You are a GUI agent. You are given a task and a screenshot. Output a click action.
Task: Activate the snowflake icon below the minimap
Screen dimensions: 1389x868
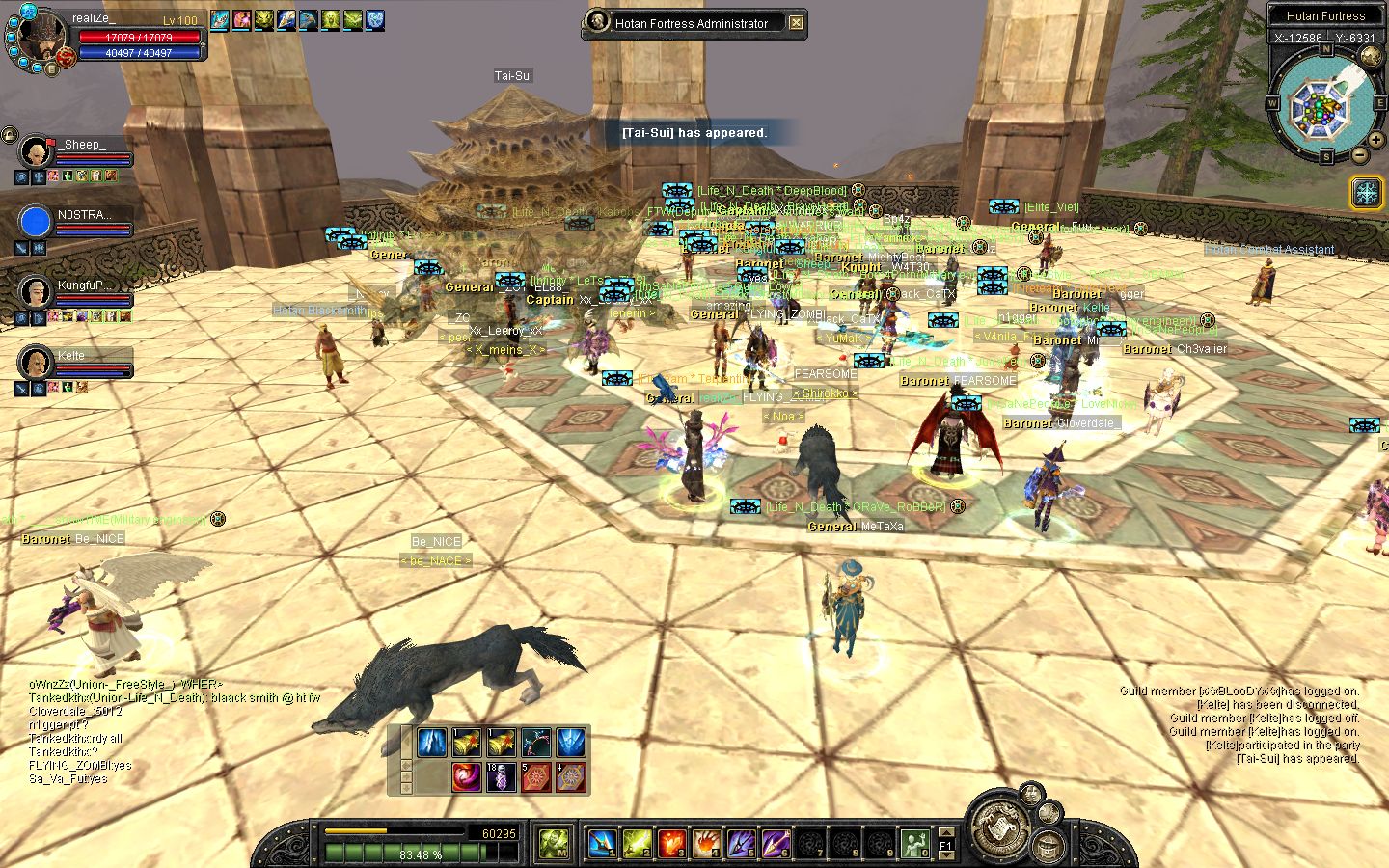click(1366, 192)
